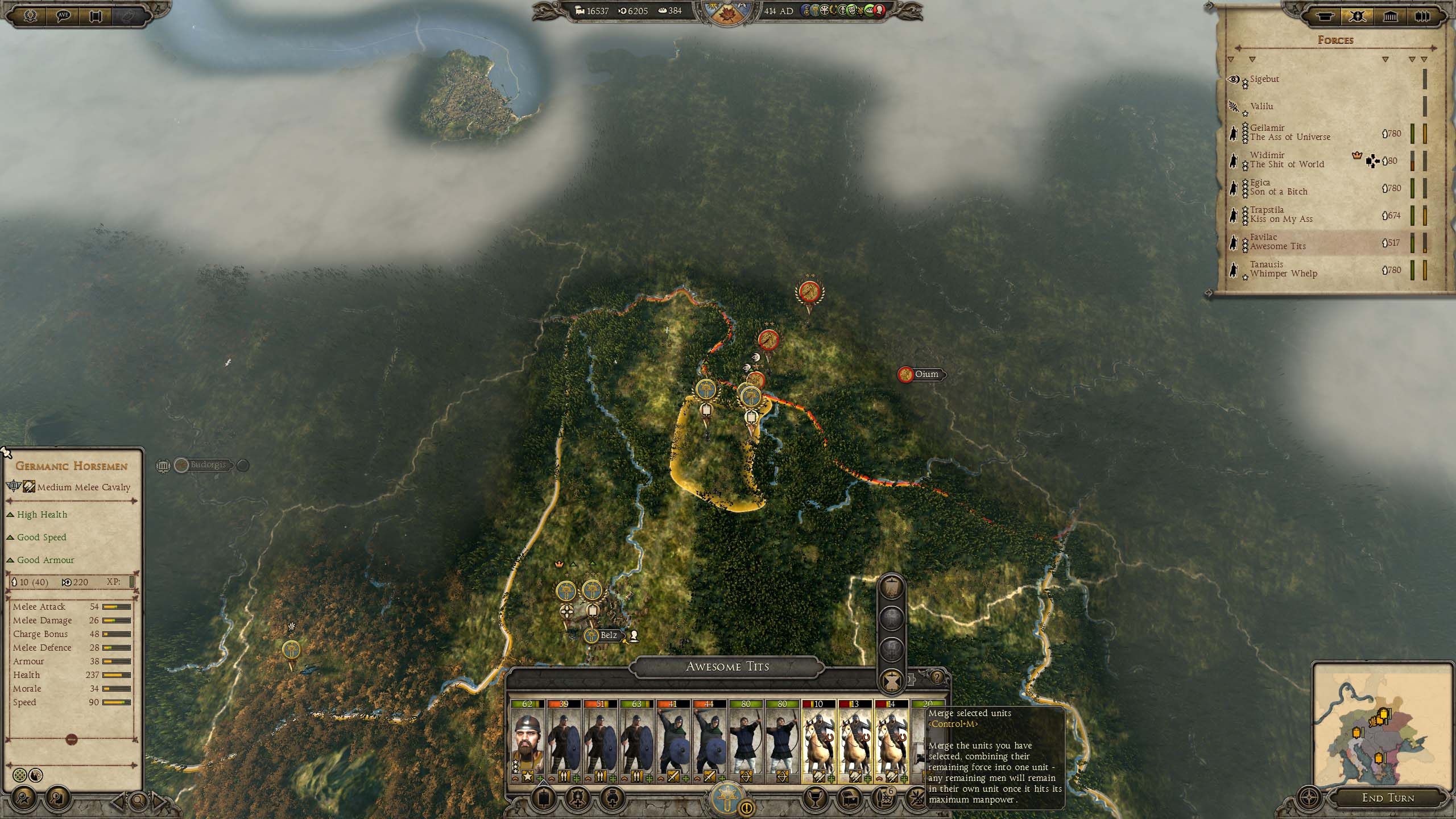
Task: Open the army panel help question mark
Action: pos(937,677)
